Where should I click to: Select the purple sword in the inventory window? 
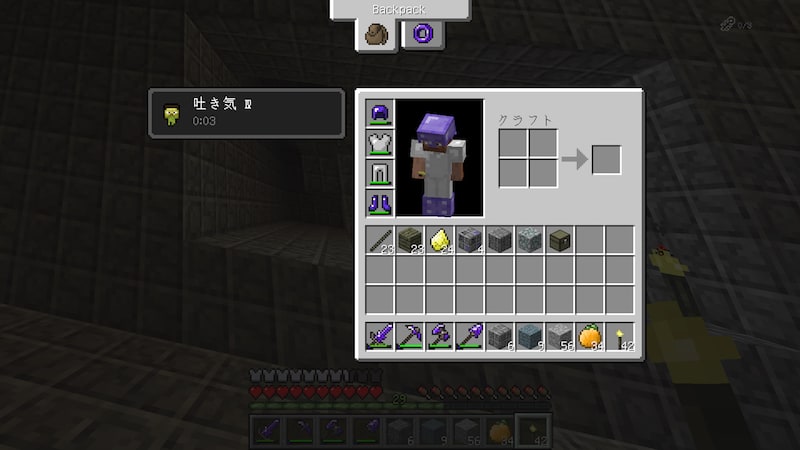tap(380, 336)
